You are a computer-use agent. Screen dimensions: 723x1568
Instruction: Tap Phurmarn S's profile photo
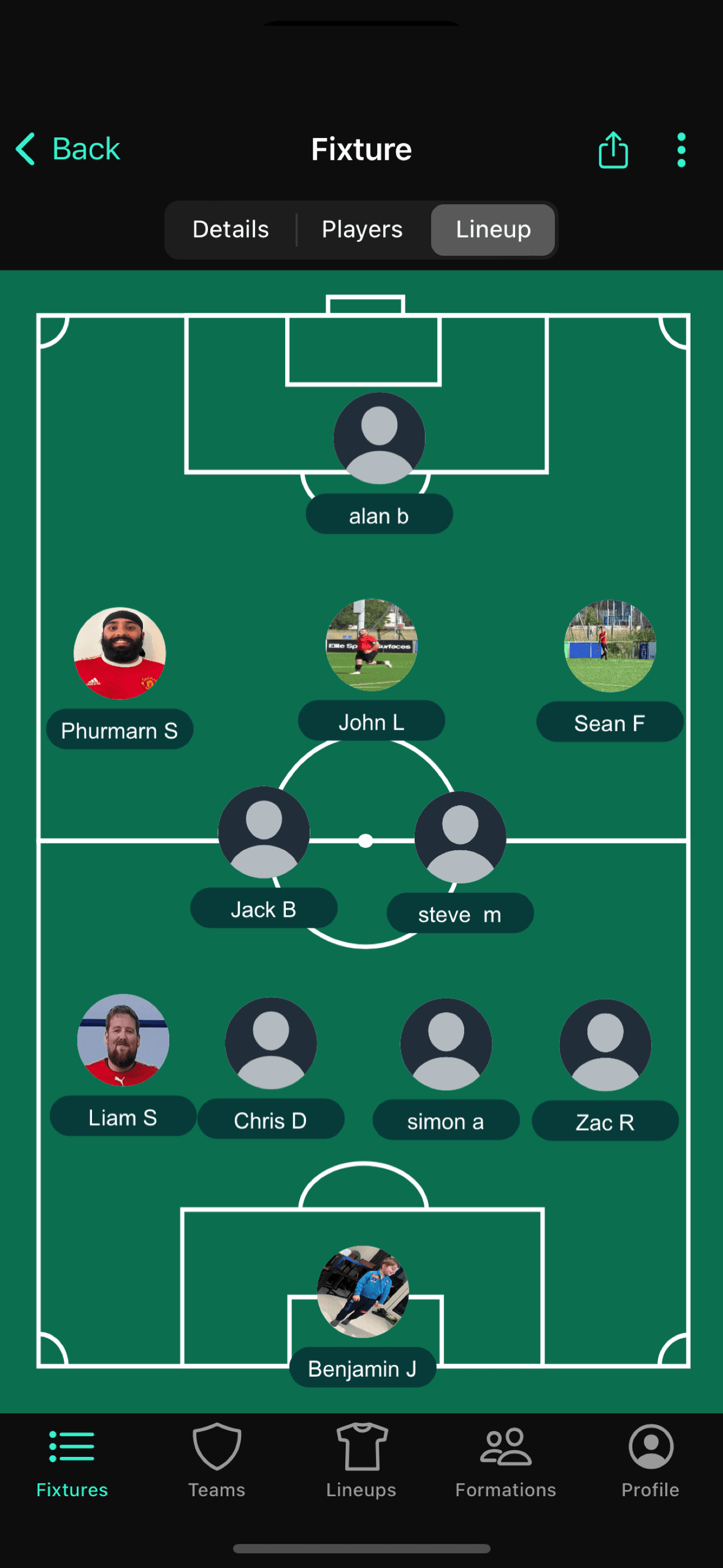pos(120,654)
